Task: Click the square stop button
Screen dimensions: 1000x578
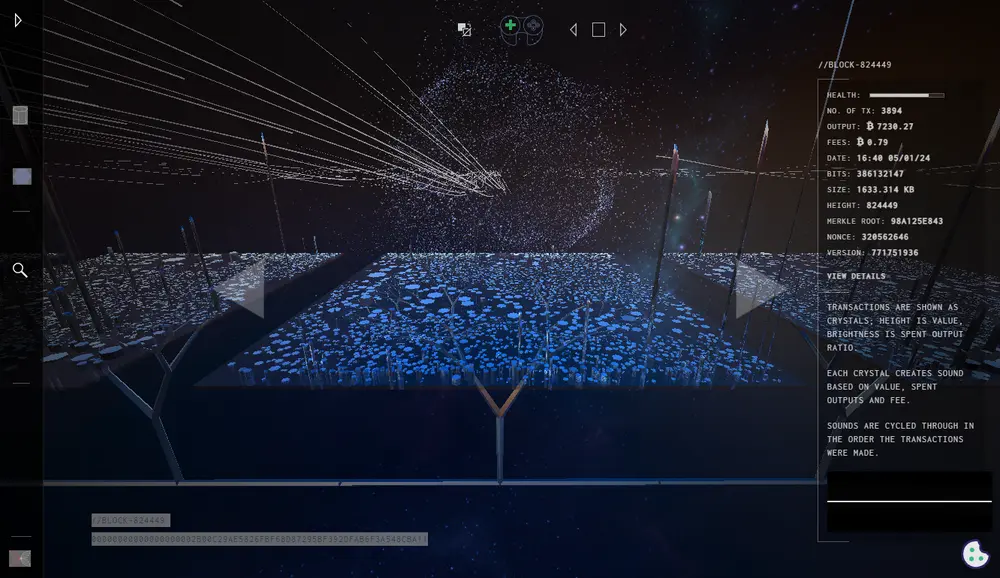Action: (598, 30)
